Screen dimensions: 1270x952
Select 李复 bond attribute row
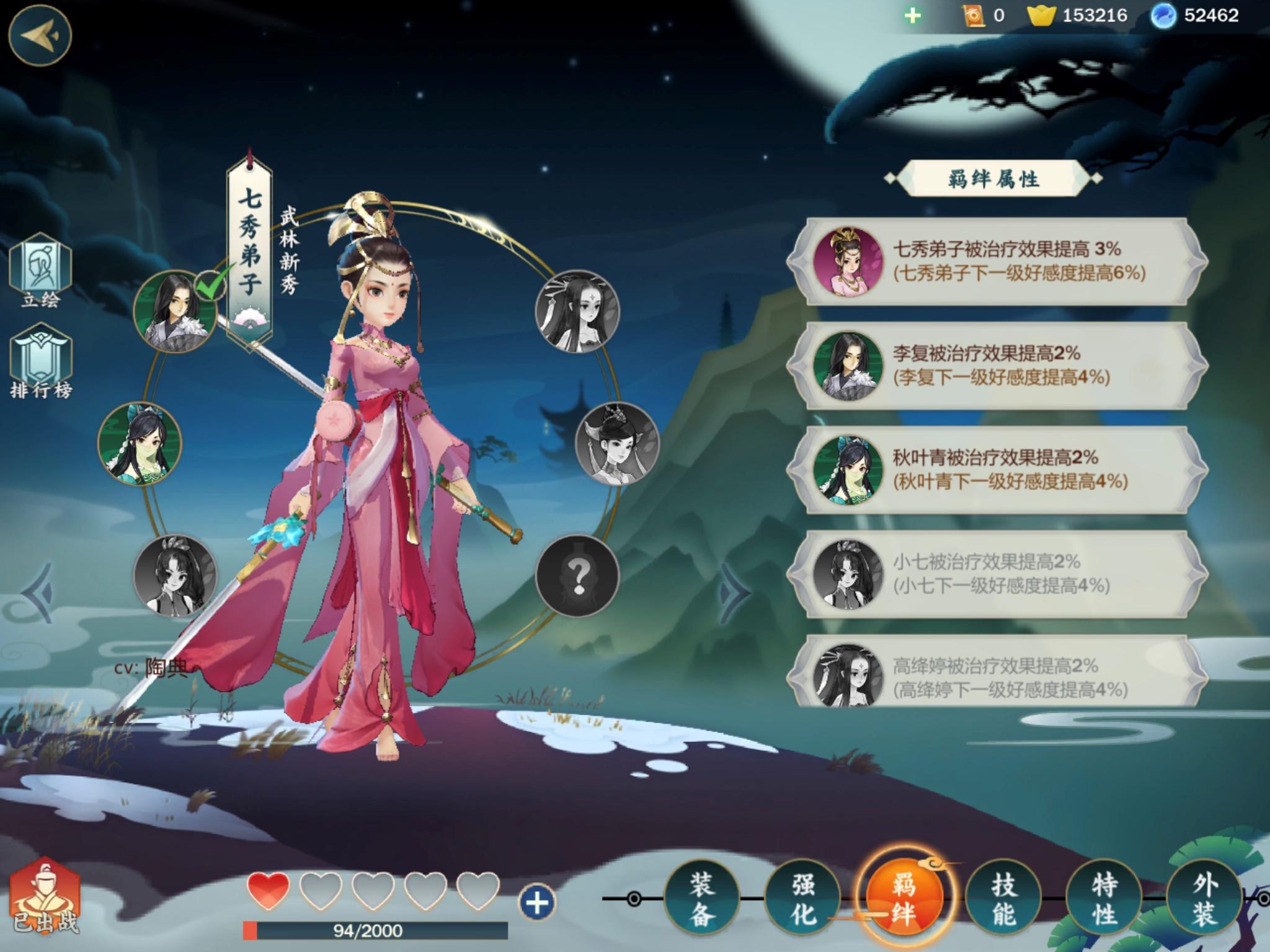pos(997,366)
